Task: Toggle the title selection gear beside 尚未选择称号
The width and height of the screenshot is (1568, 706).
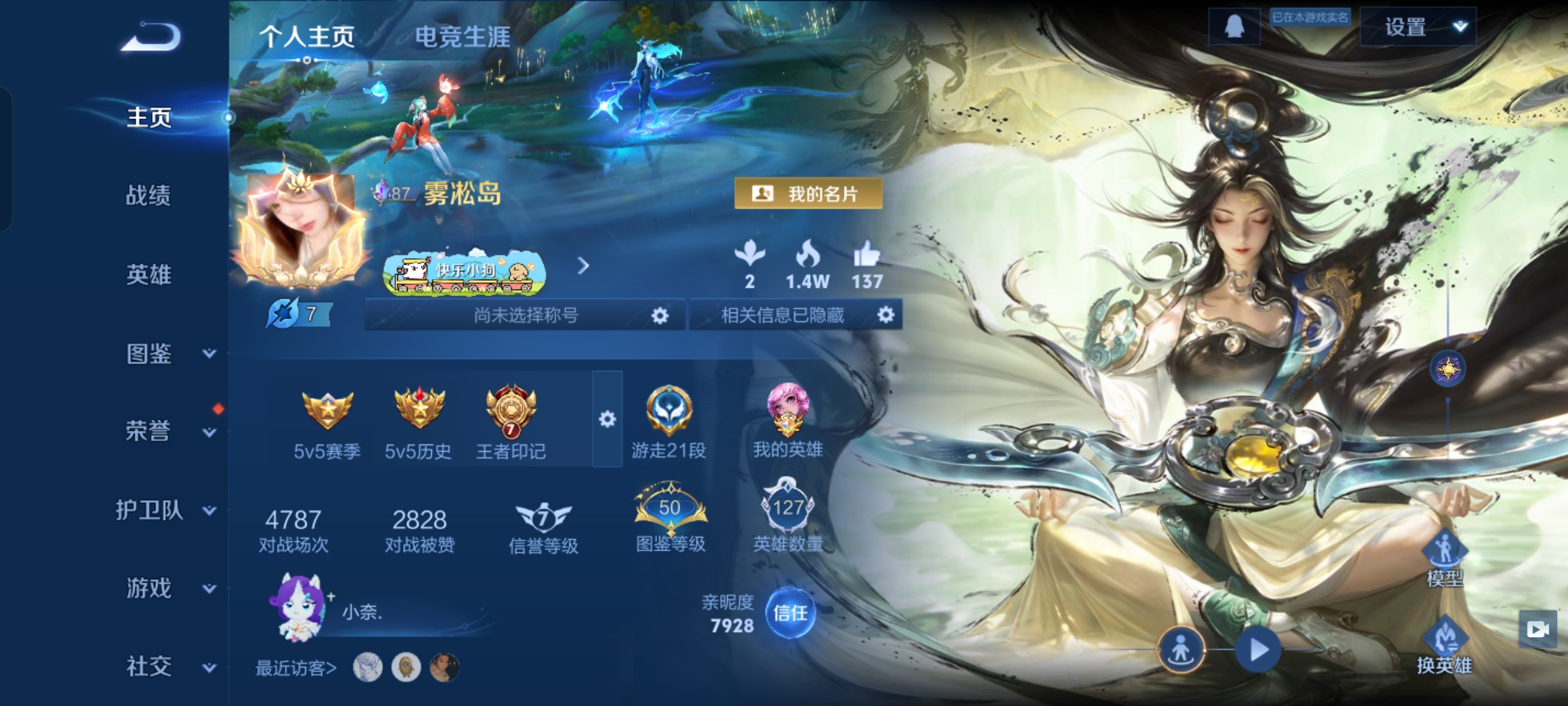Action: point(659,316)
